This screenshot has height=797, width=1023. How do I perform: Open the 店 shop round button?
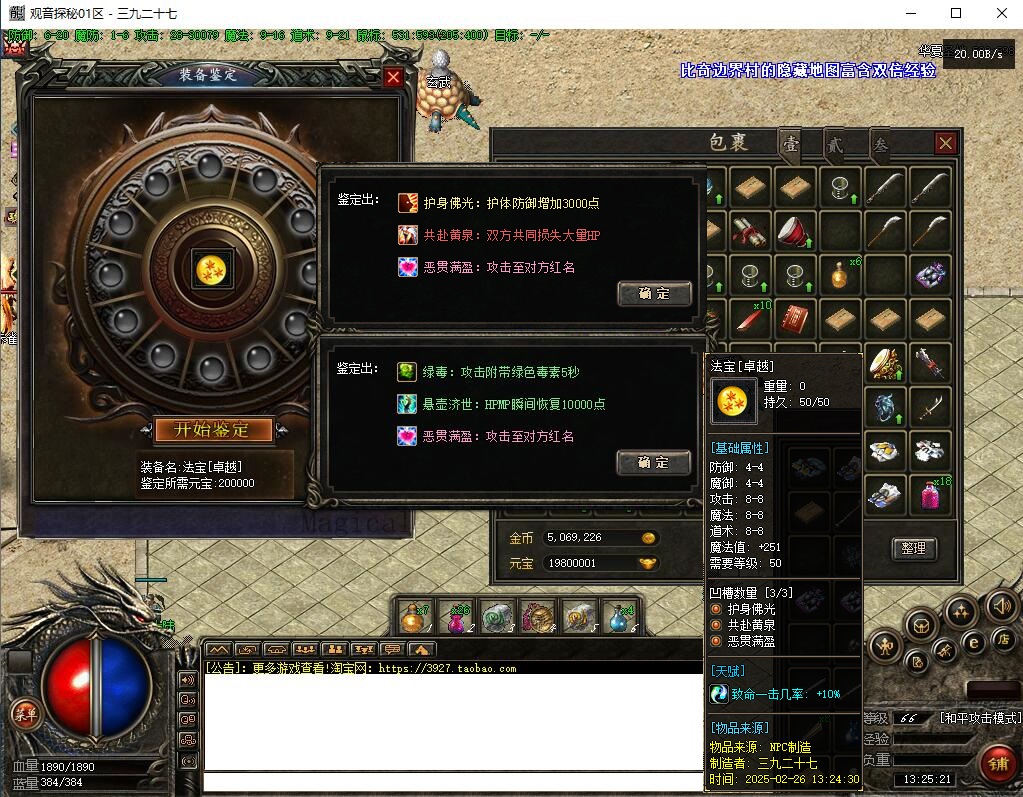coord(1003,638)
